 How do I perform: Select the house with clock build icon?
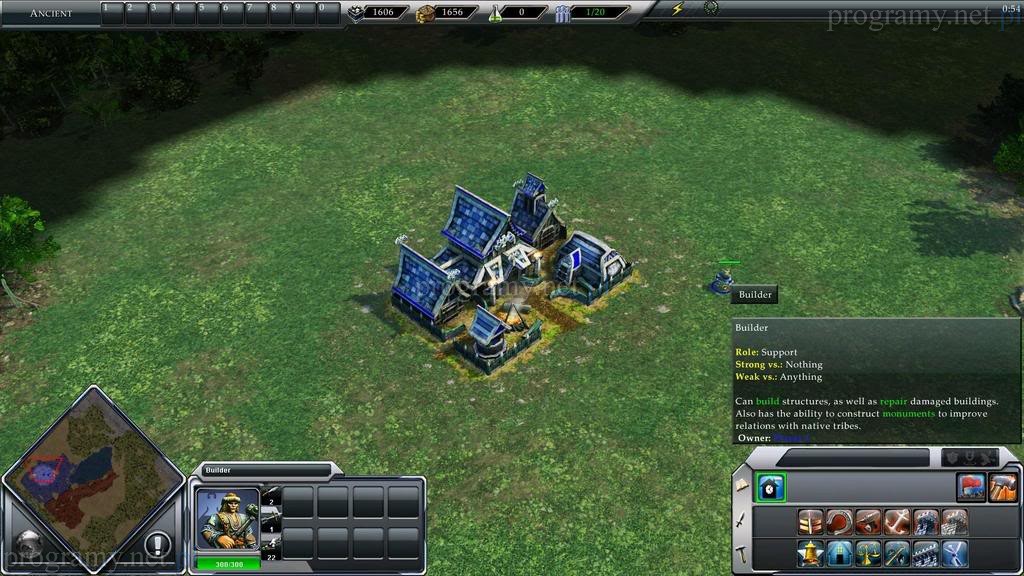click(x=770, y=487)
